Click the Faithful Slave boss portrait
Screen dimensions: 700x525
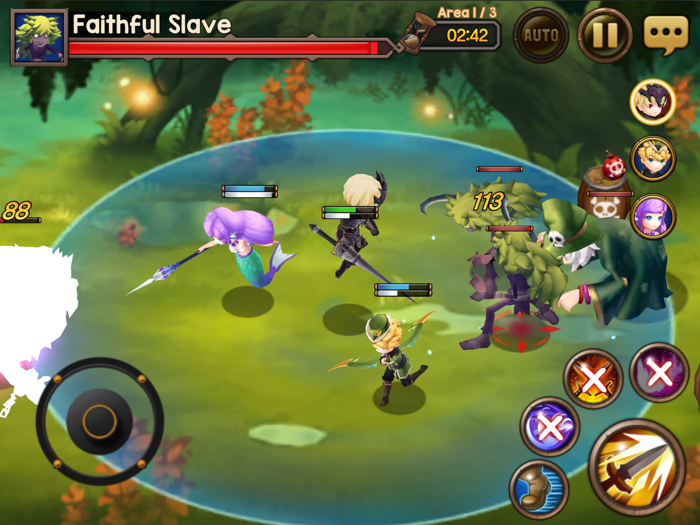tap(39, 36)
